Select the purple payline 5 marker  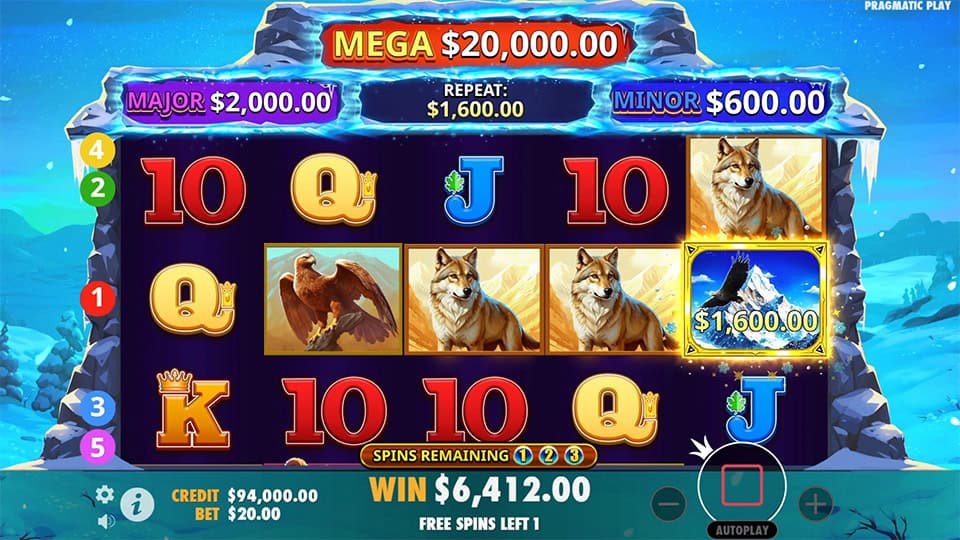[98, 446]
